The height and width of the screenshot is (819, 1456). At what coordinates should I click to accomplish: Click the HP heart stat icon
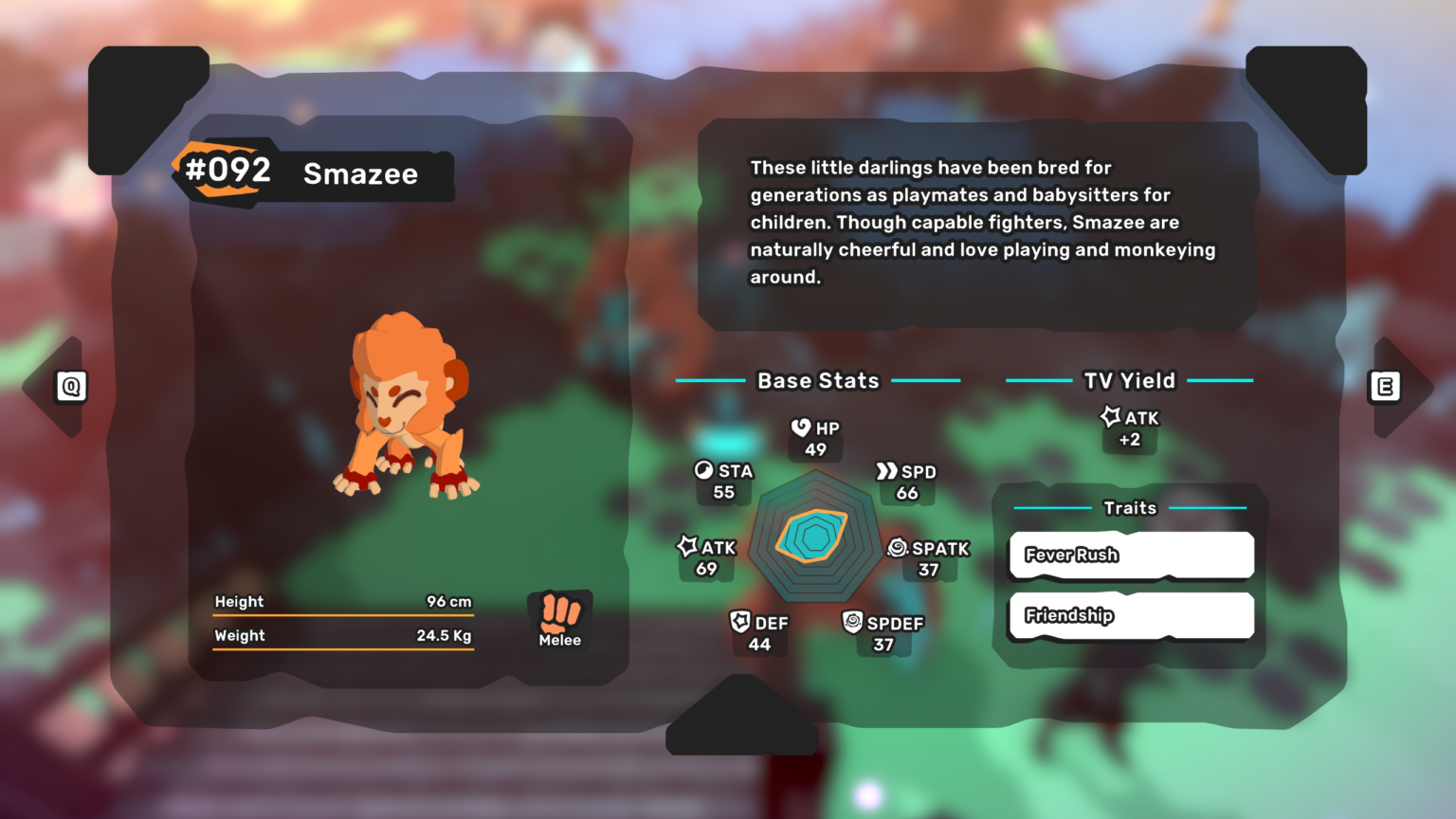point(799,428)
